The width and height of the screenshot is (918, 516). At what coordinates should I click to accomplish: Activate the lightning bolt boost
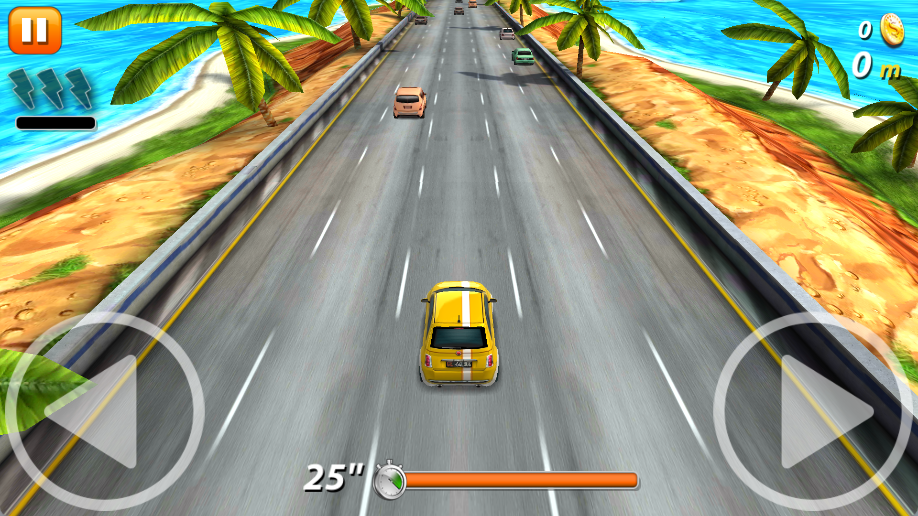(52, 90)
